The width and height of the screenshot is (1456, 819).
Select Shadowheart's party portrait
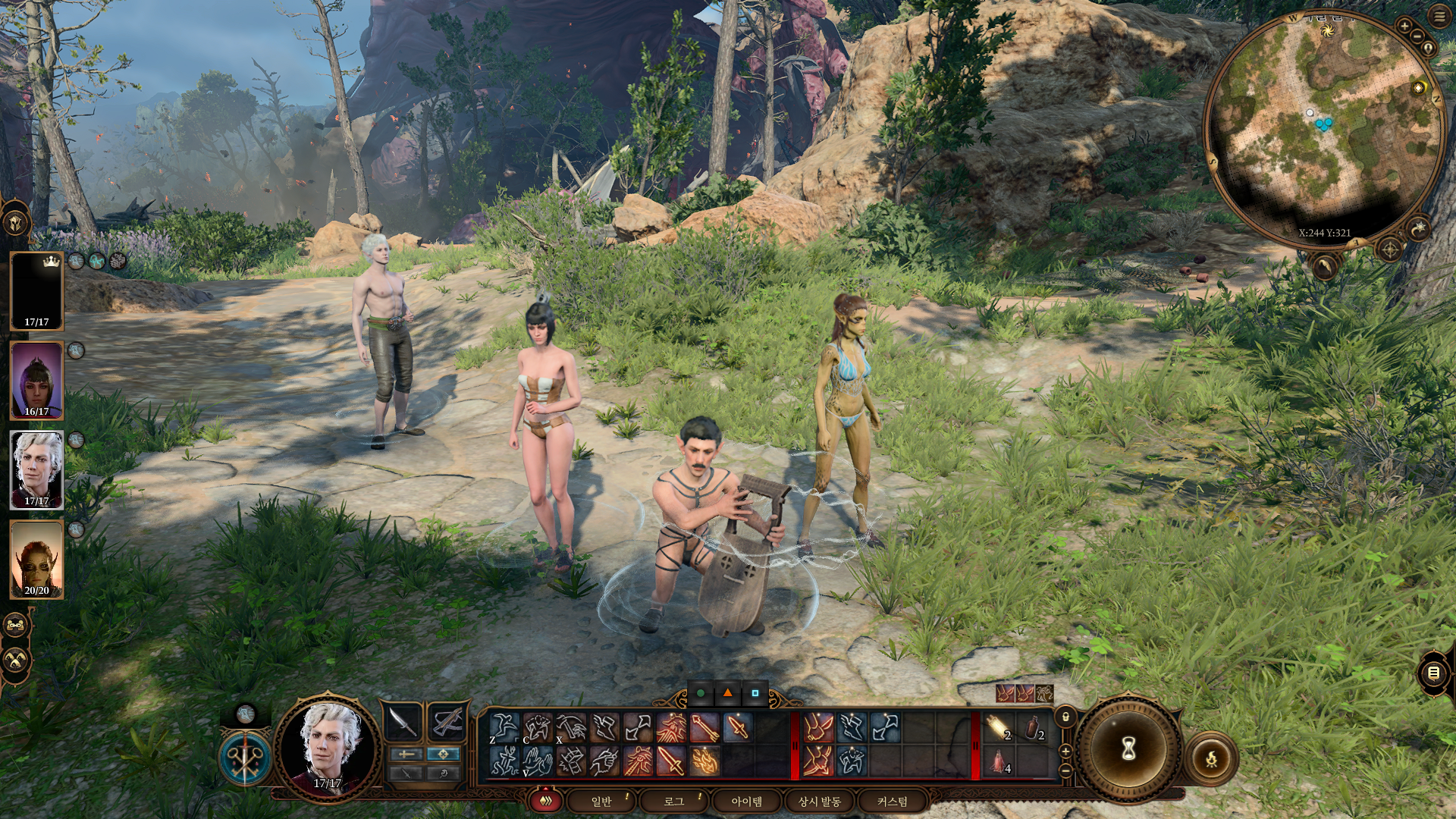pyautogui.click(x=36, y=379)
